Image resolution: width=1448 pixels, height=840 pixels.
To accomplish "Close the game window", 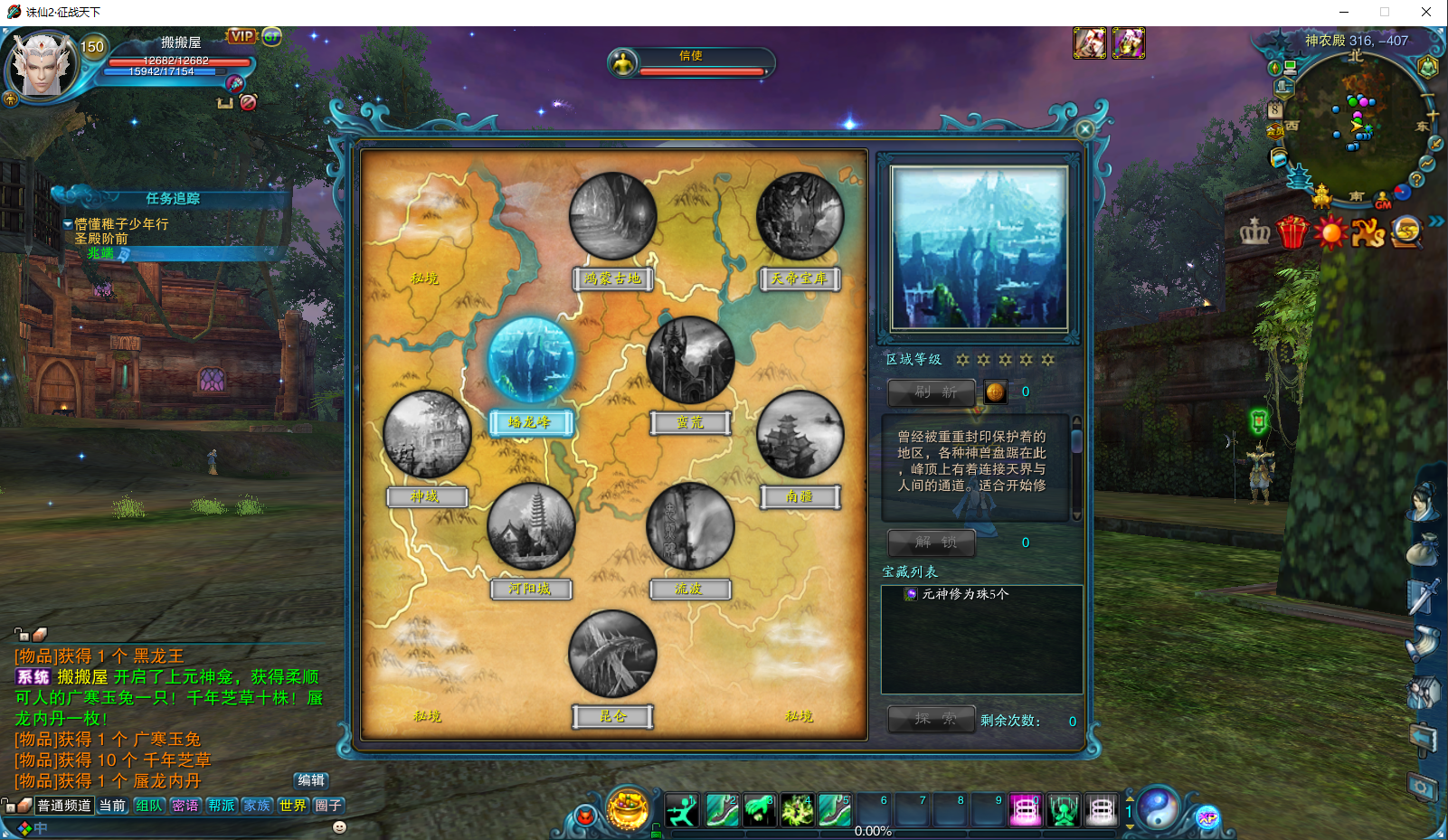I will click(1426, 12).
